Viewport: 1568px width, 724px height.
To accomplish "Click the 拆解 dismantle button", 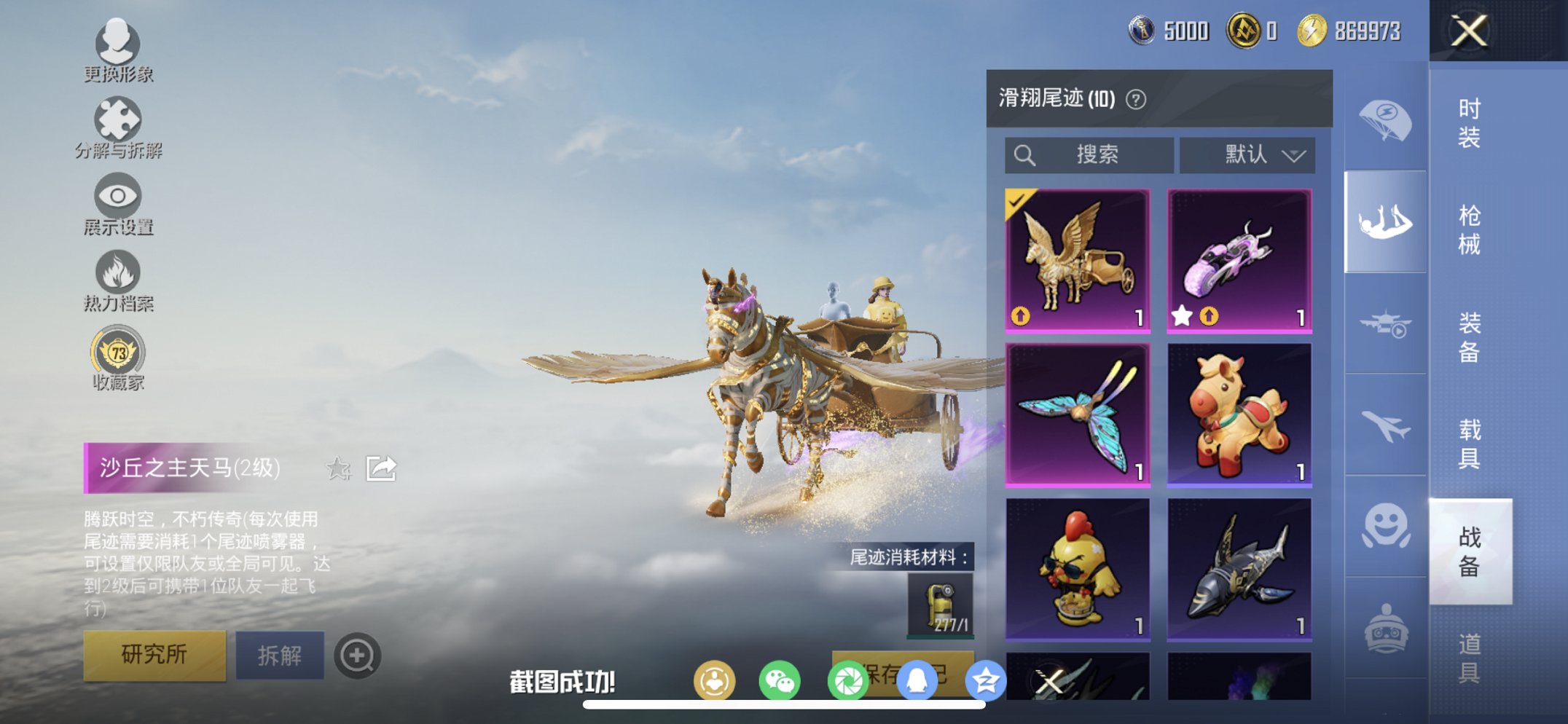I will click(281, 655).
